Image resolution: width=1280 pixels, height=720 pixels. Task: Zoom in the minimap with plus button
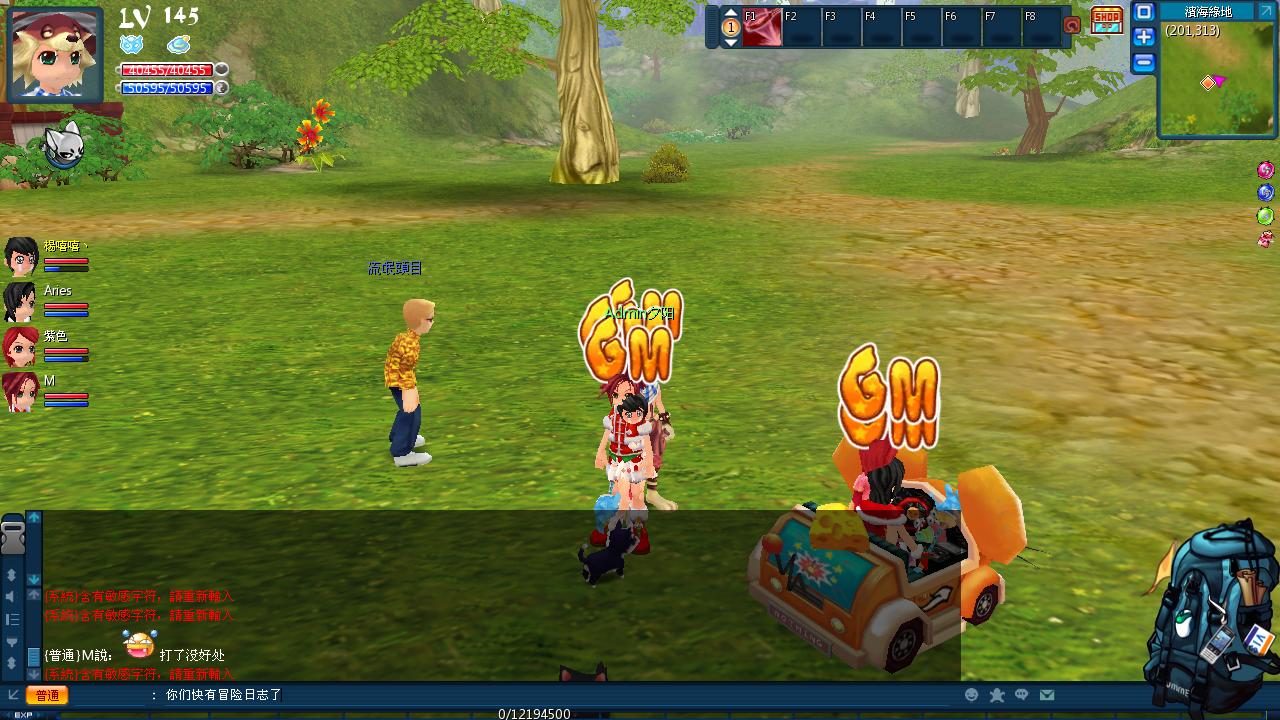(1143, 37)
